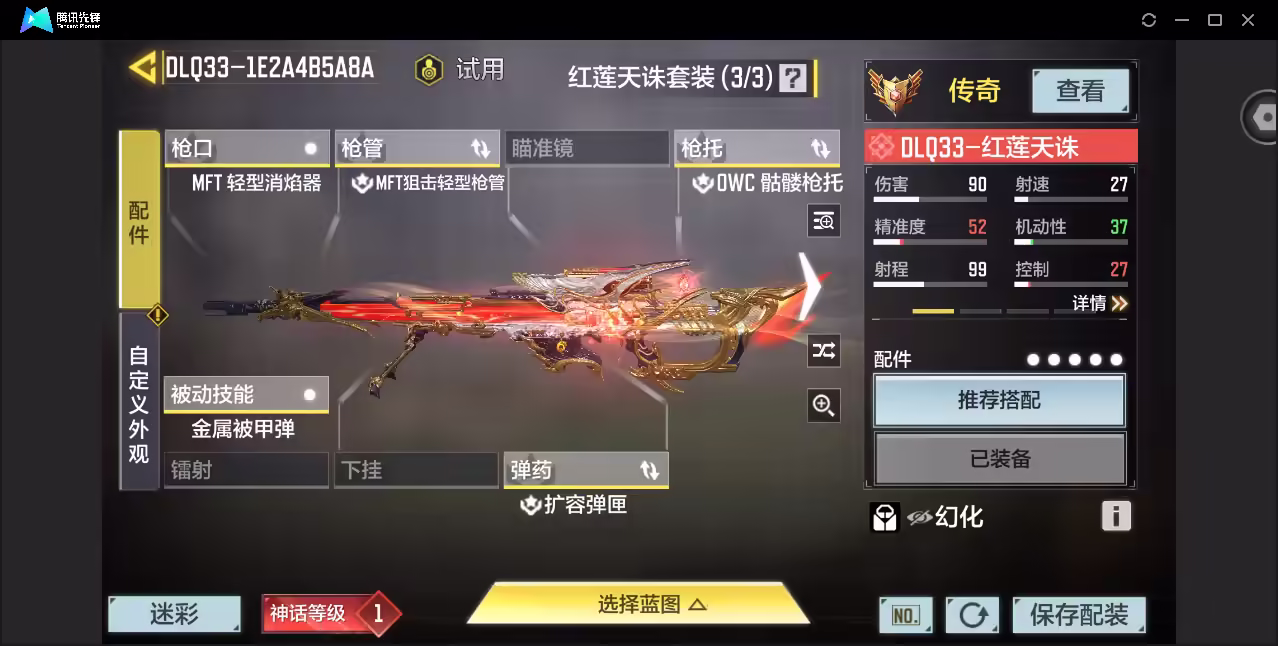Screen dimensions: 1278x646
Task: Go back using the yellow arrow
Action: [x=143, y=67]
